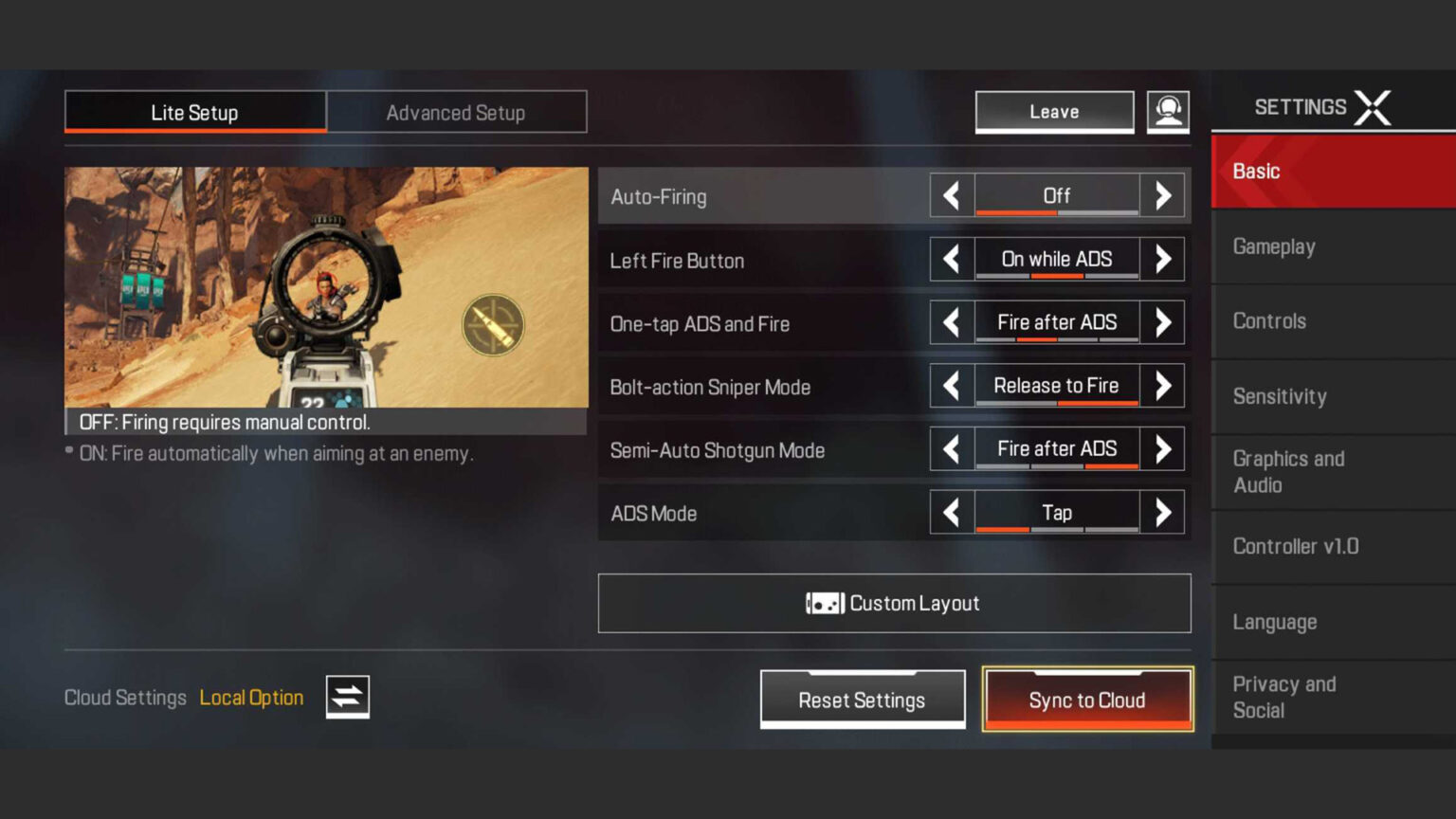Click right arrow for One-tap ADS and Fire
The height and width of the screenshot is (819, 1456).
(x=1162, y=323)
